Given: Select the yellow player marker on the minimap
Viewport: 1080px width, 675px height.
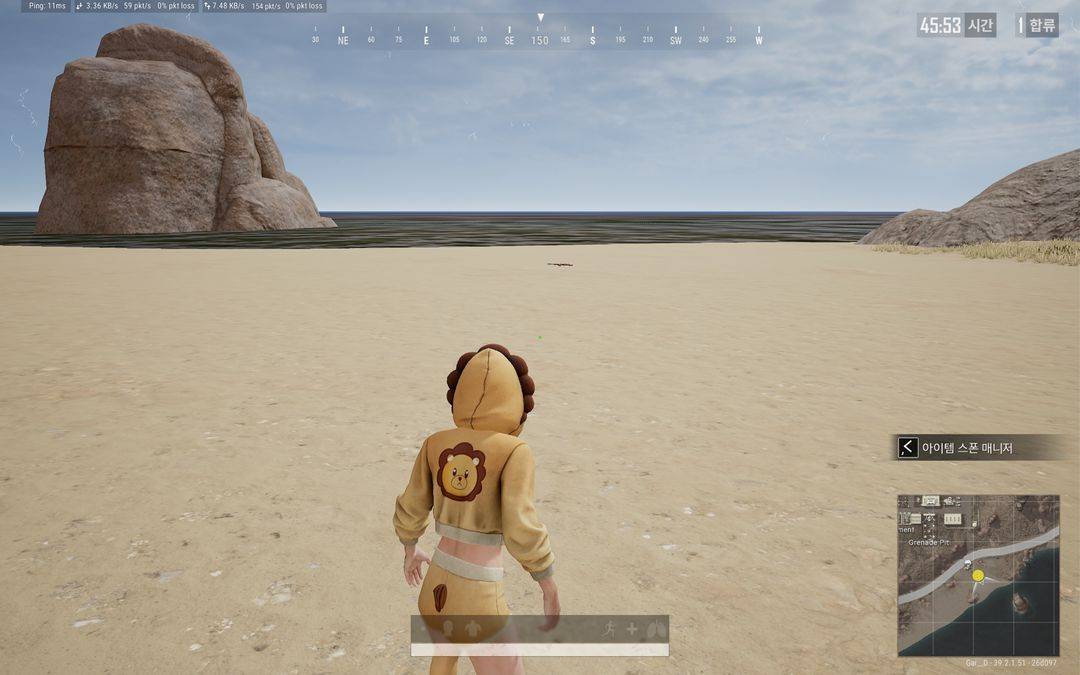Looking at the screenshot, I should click(978, 575).
